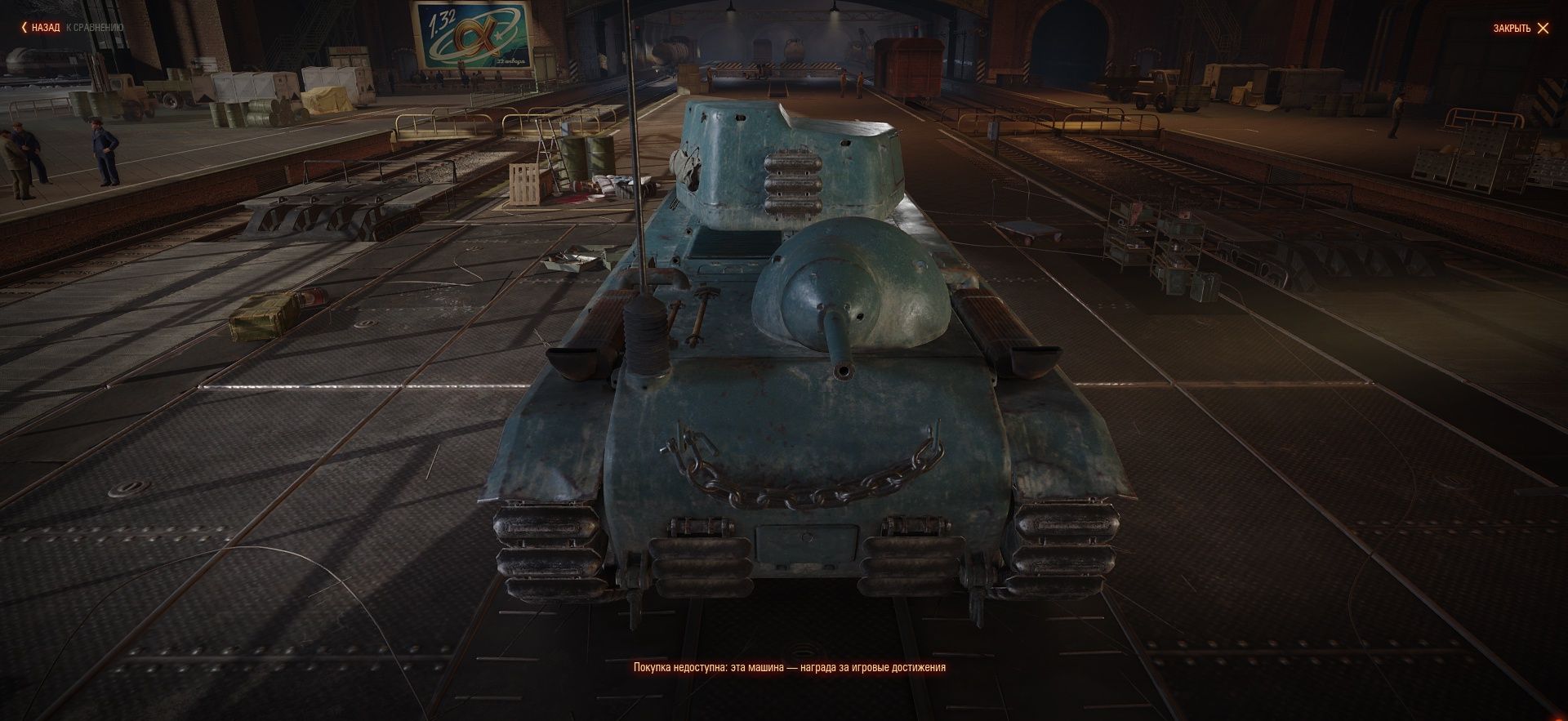This screenshot has width=1568, height=721.
Task: Go back via the НАЗАД button
Action: (41, 28)
